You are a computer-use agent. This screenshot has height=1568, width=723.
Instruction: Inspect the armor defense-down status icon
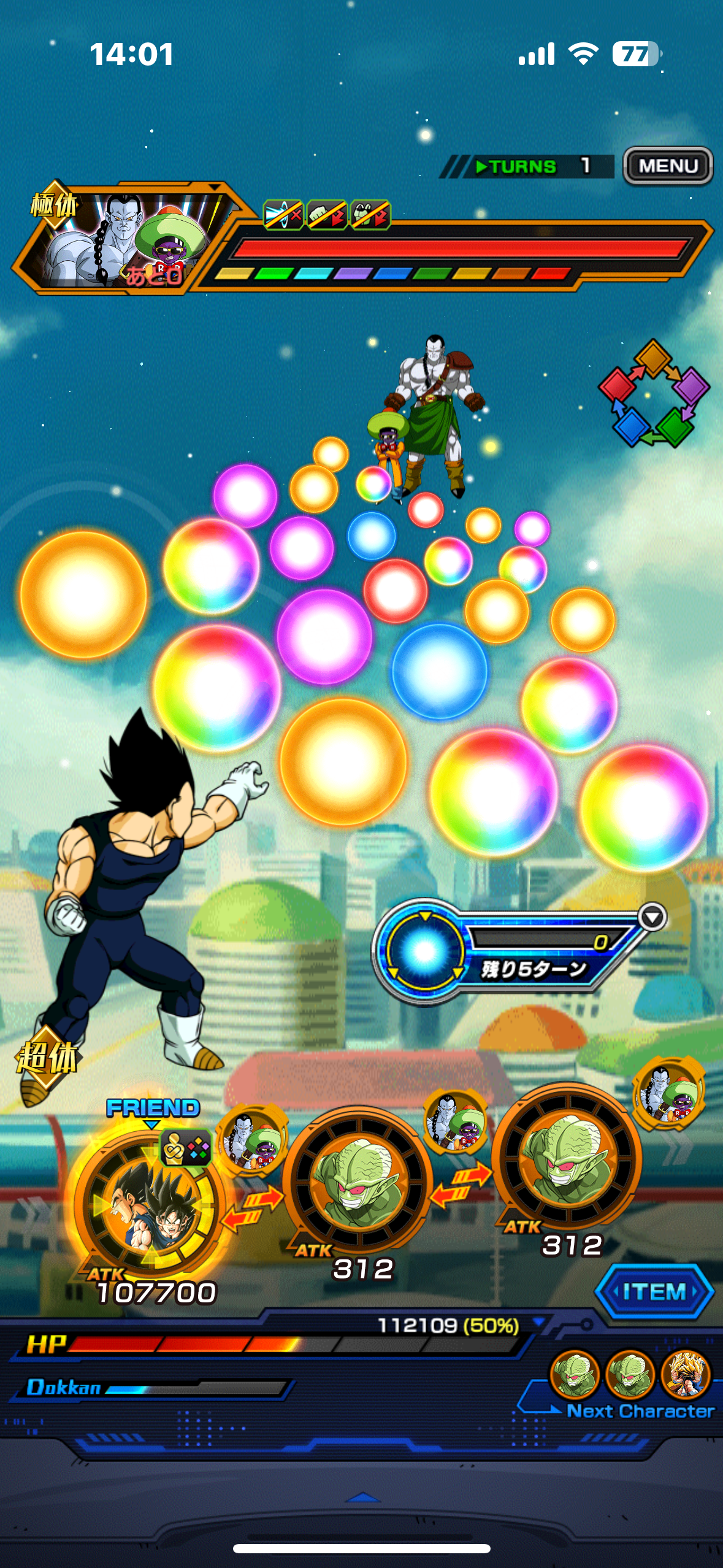(x=370, y=215)
